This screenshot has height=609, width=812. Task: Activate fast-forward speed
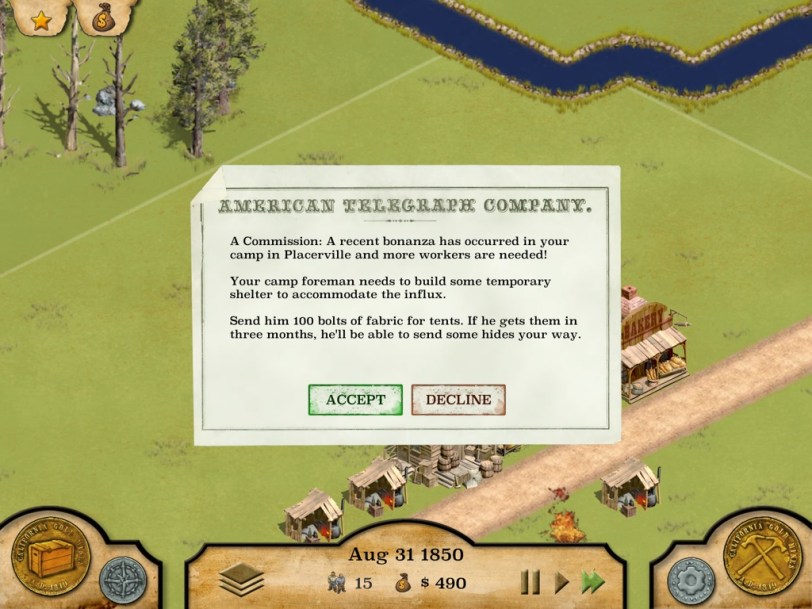(594, 582)
